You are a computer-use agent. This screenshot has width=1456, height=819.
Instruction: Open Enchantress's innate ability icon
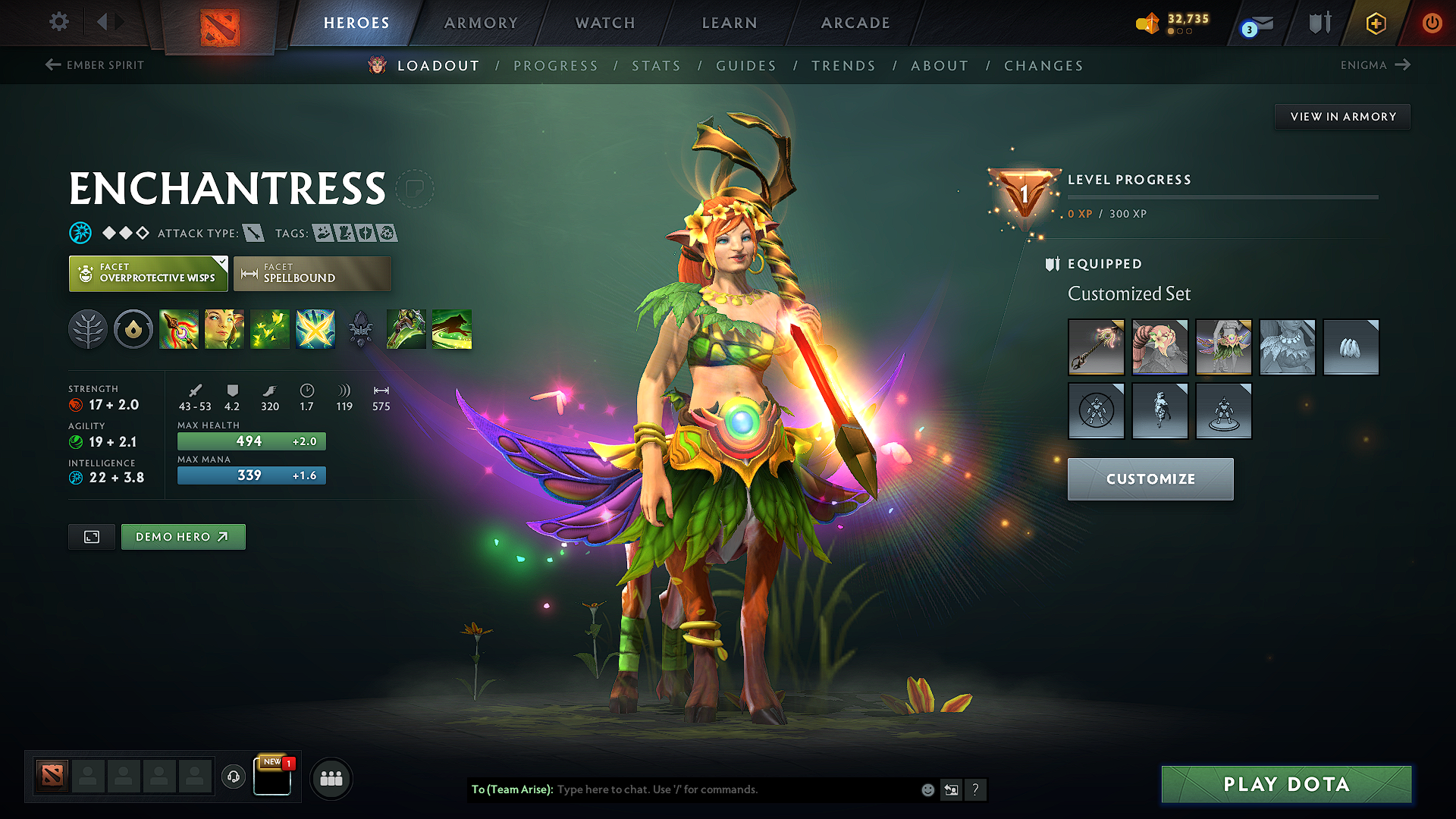tap(133, 329)
